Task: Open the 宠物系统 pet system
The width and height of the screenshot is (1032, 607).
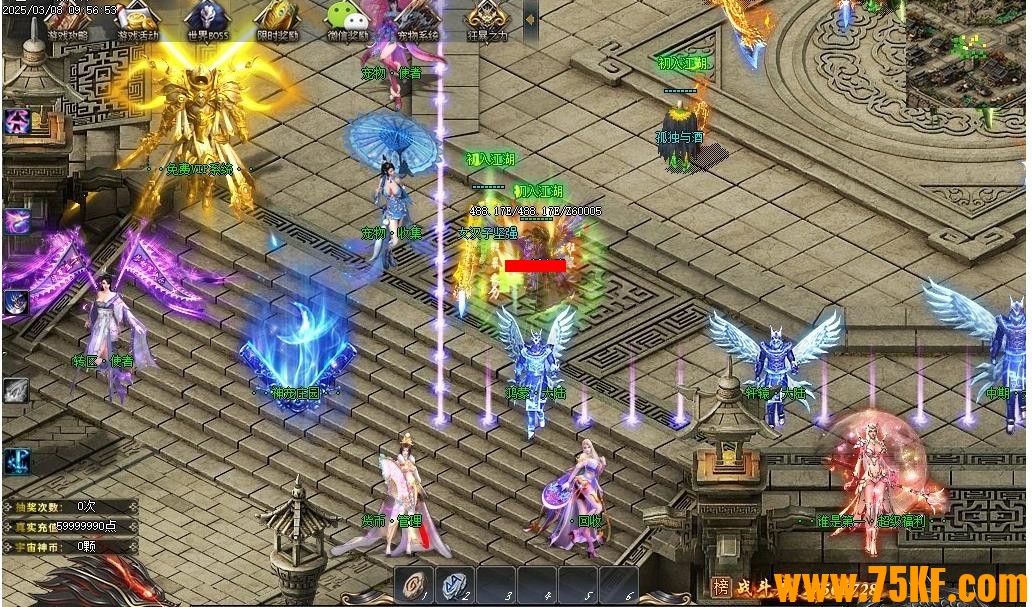Action: pyautogui.click(x=417, y=22)
